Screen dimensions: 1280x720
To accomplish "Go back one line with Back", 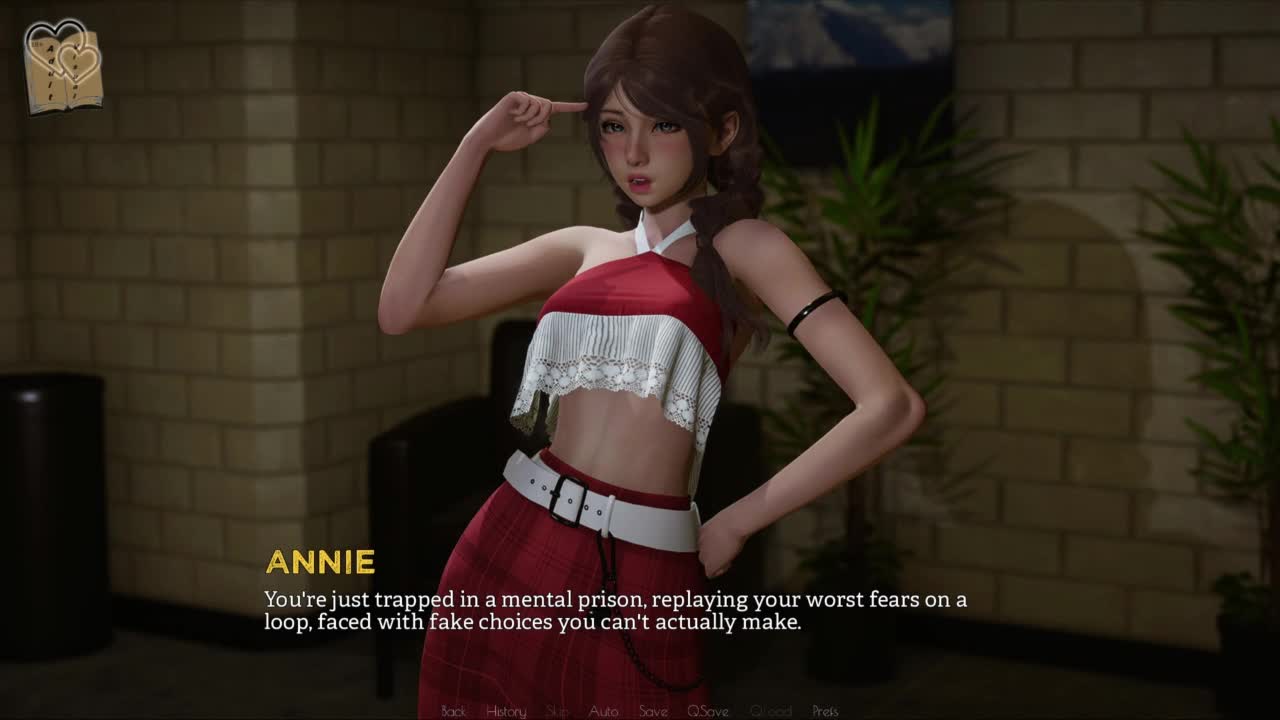I will 453,711.
